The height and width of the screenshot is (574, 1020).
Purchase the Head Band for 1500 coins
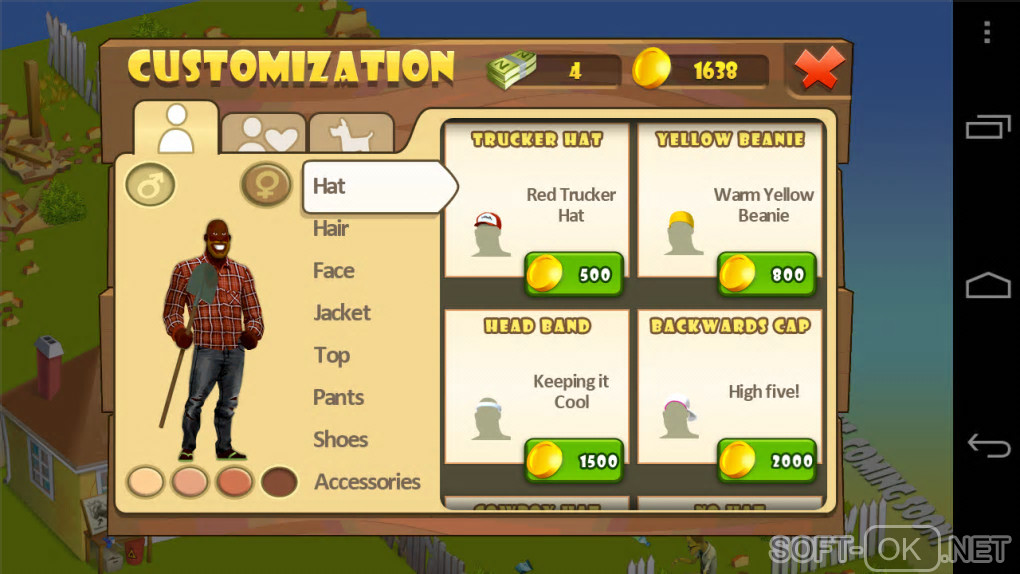[x=574, y=461]
